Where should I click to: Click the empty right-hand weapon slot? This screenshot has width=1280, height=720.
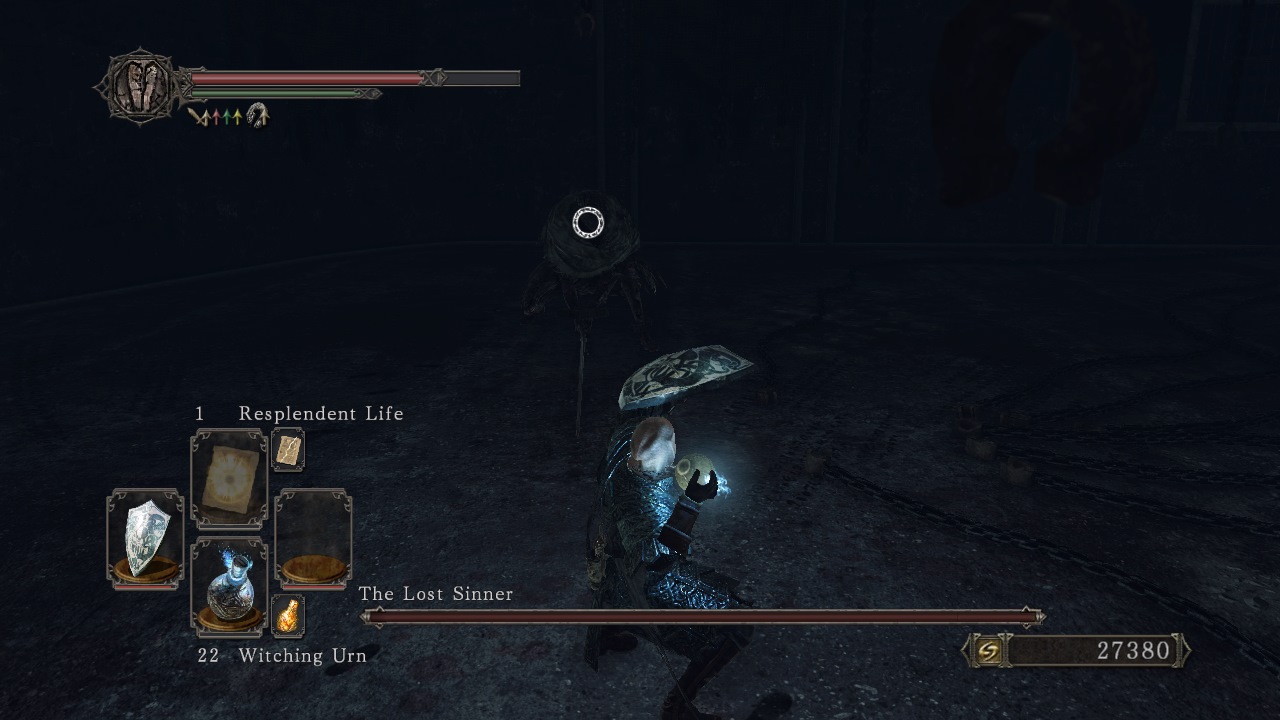[313, 537]
